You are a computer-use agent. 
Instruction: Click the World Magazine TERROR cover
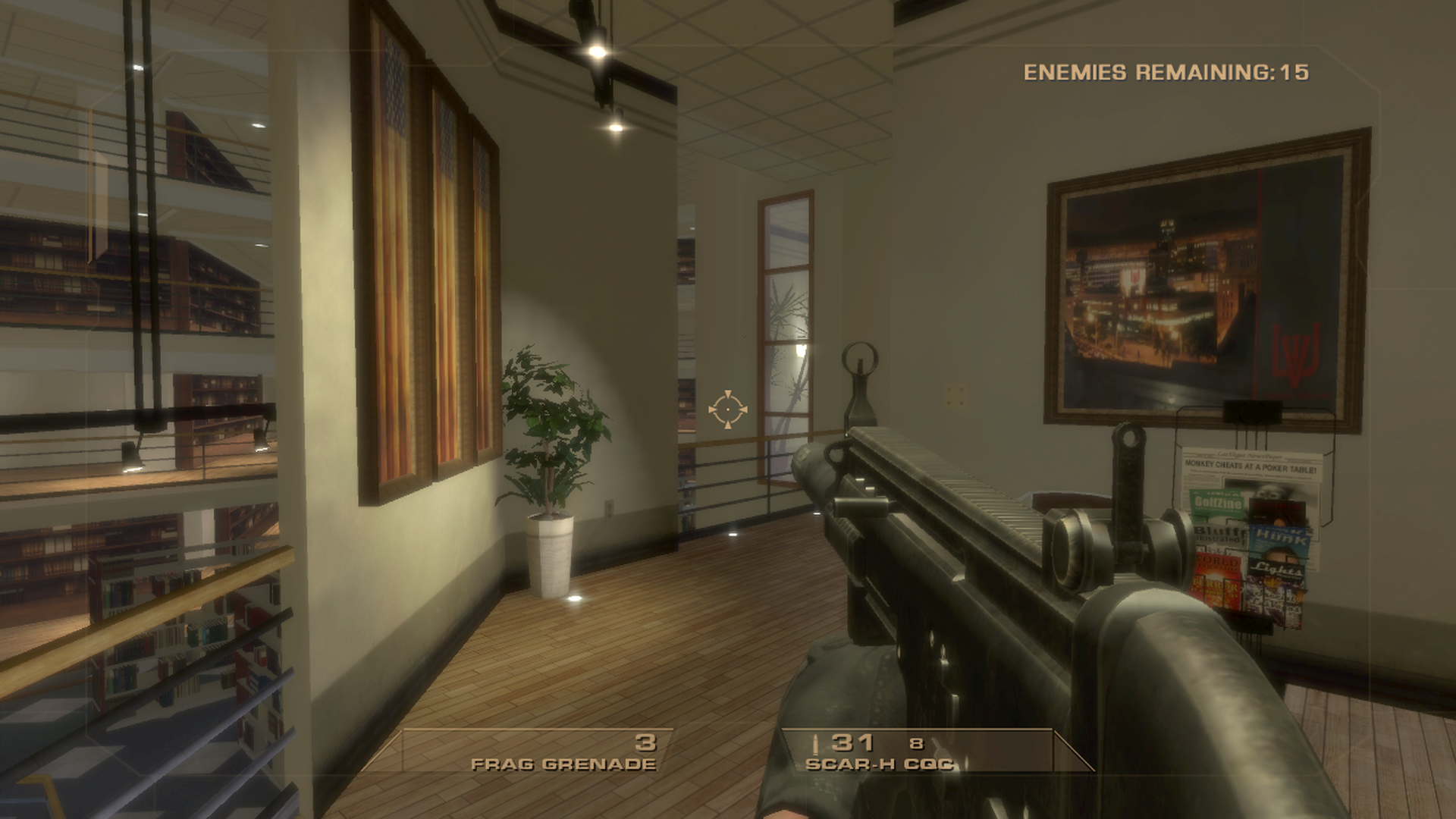[1217, 577]
